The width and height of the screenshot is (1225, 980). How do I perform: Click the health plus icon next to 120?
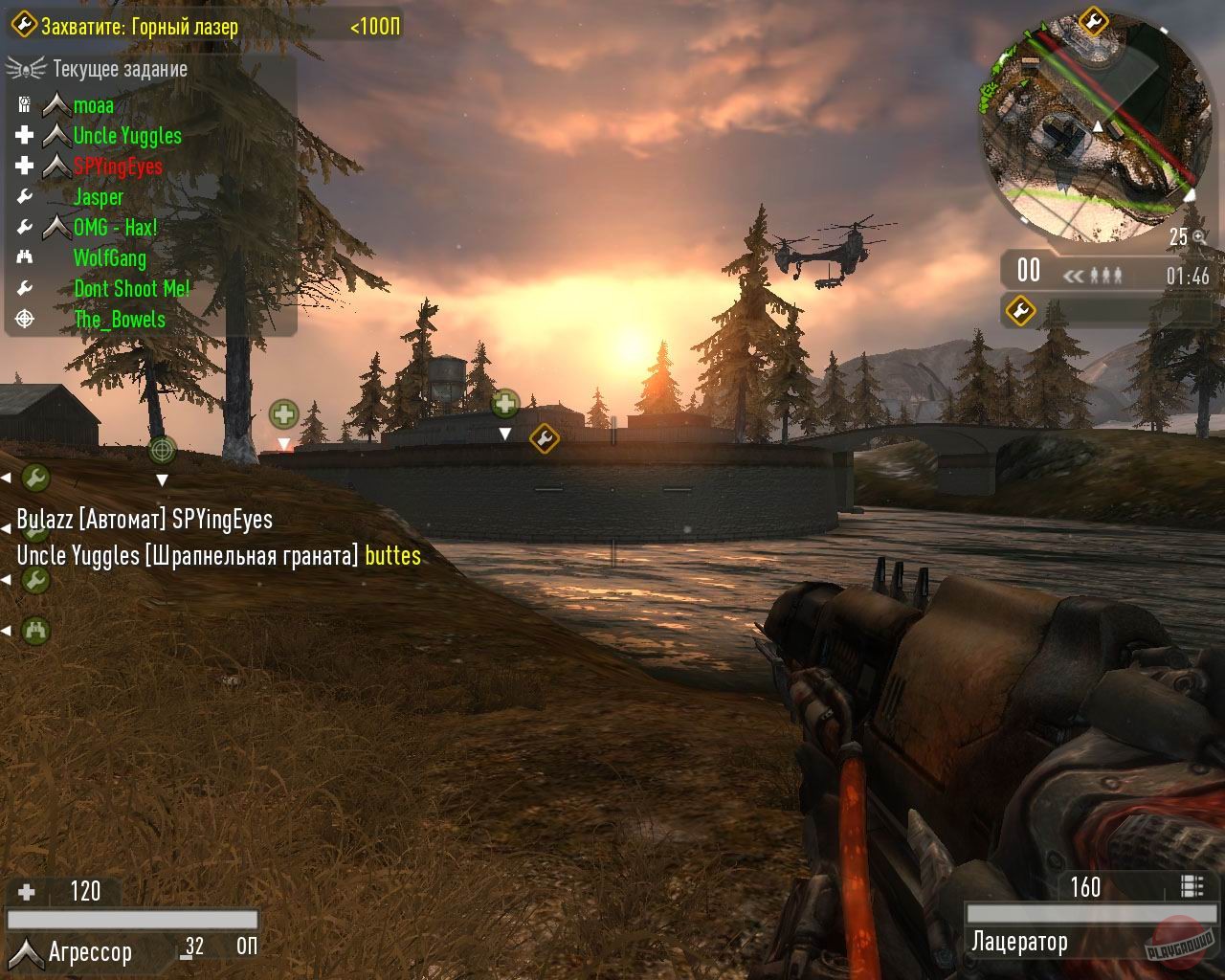coord(26,891)
